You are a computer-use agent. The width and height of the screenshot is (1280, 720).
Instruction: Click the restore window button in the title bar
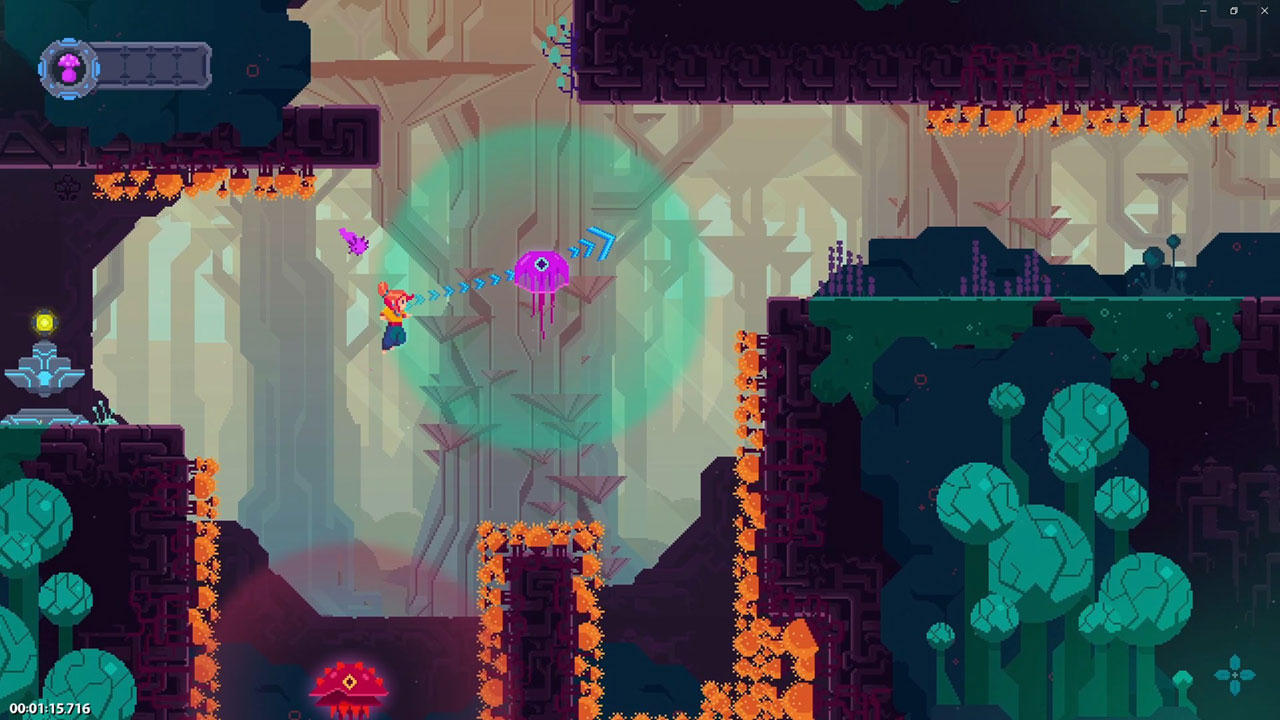(1234, 10)
